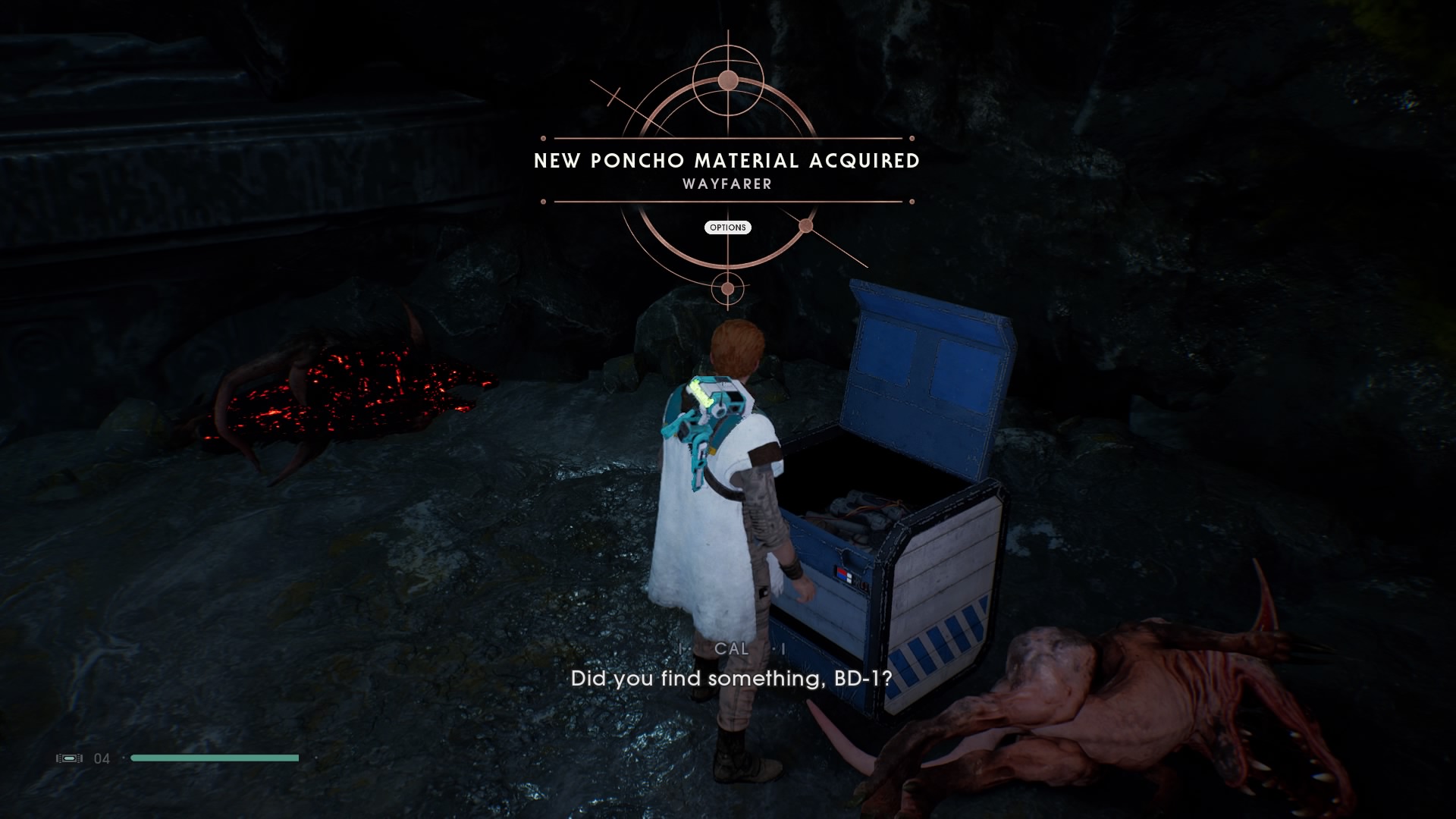The height and width of the screenshot is (819, 1456).
Task: Select the stim canister icon
Action: [x=69, y=758]
